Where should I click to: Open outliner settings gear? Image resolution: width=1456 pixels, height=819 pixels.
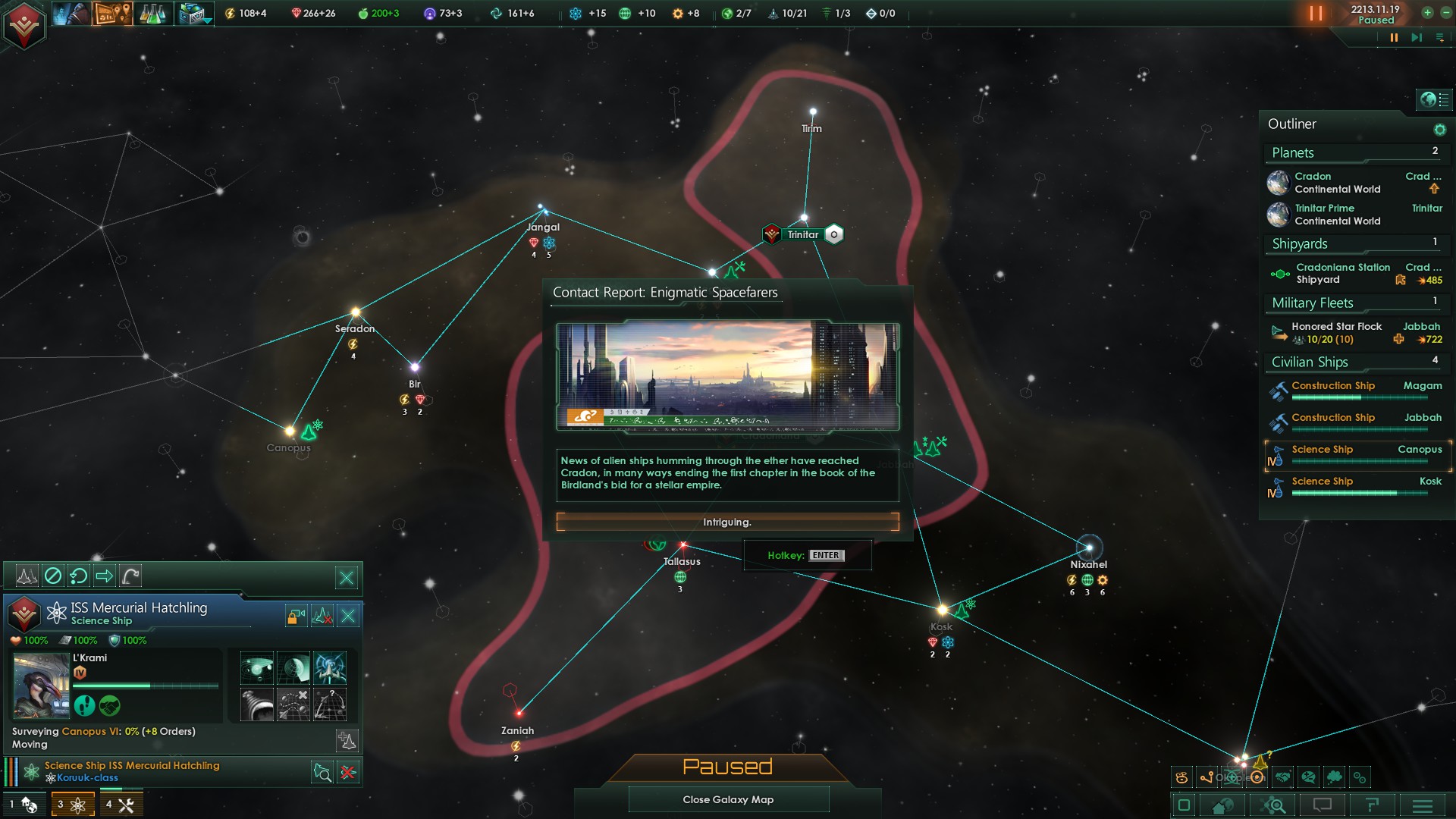pos(1439,130)
